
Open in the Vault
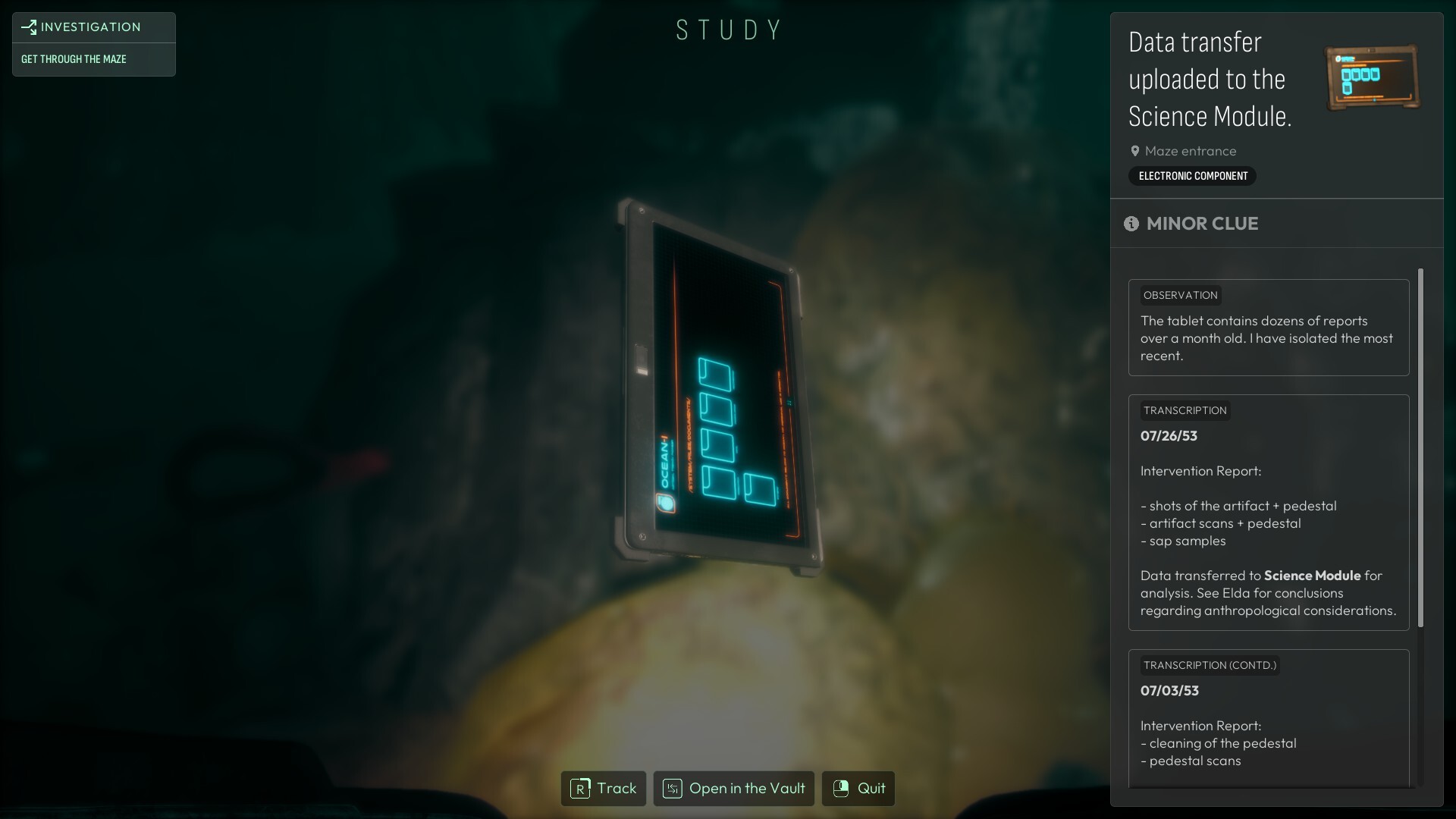pos(747,789)
